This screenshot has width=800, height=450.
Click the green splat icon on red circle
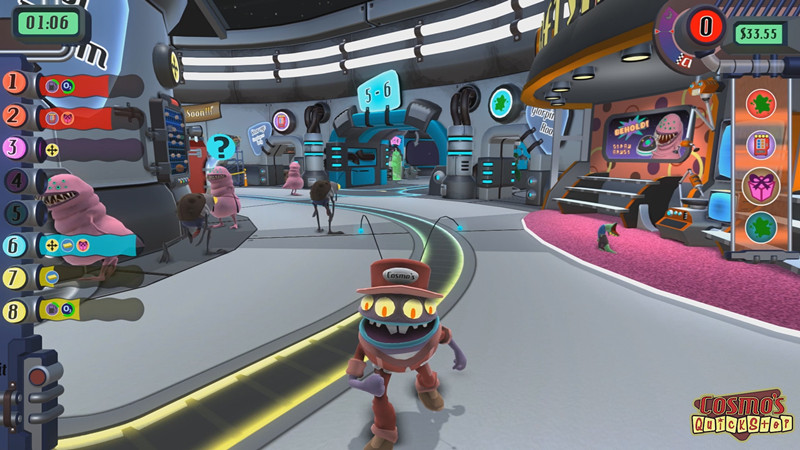tap(762, 103)
